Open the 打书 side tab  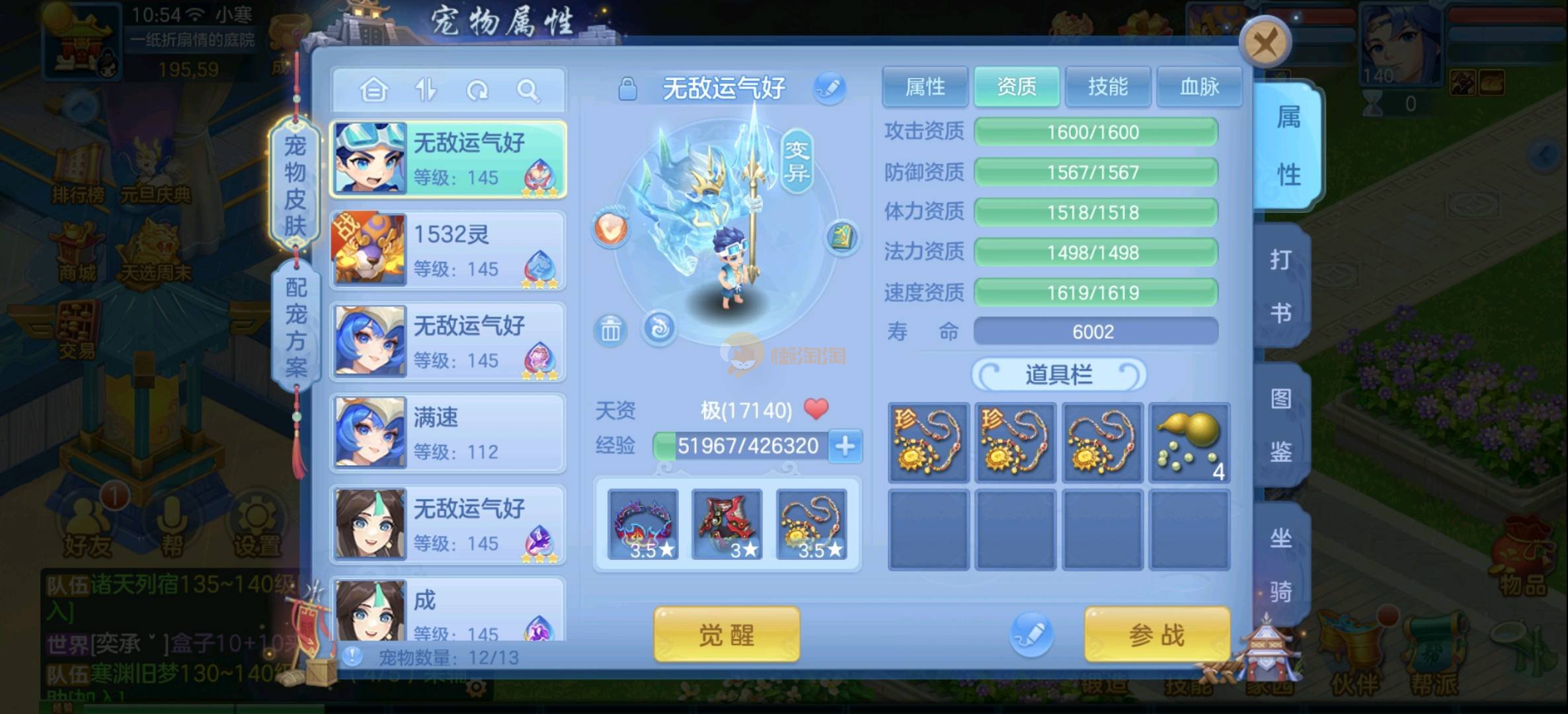click(x=1281, y=286)
